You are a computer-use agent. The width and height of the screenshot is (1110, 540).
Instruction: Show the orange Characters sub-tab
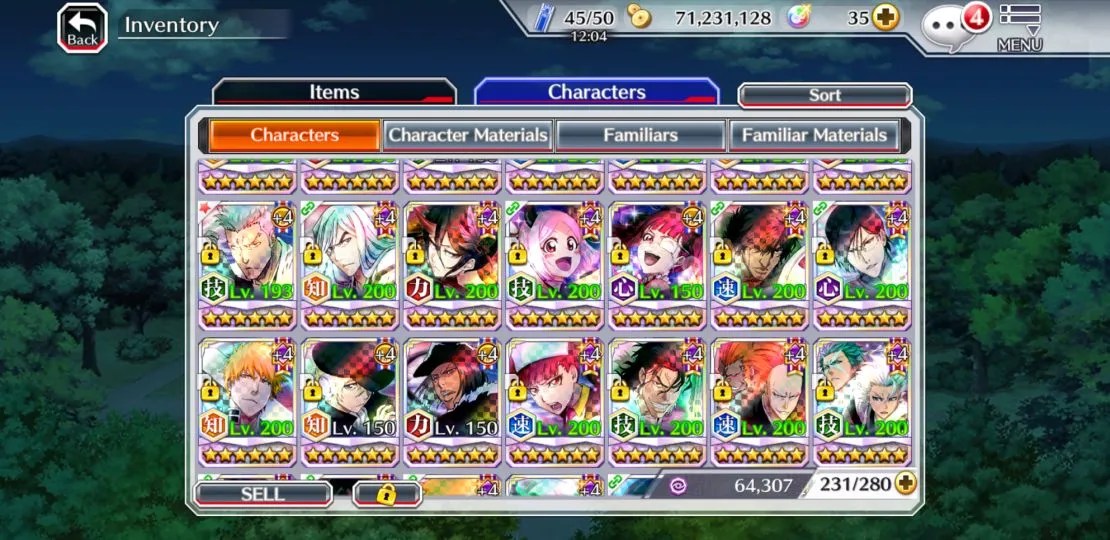point(294,135)
